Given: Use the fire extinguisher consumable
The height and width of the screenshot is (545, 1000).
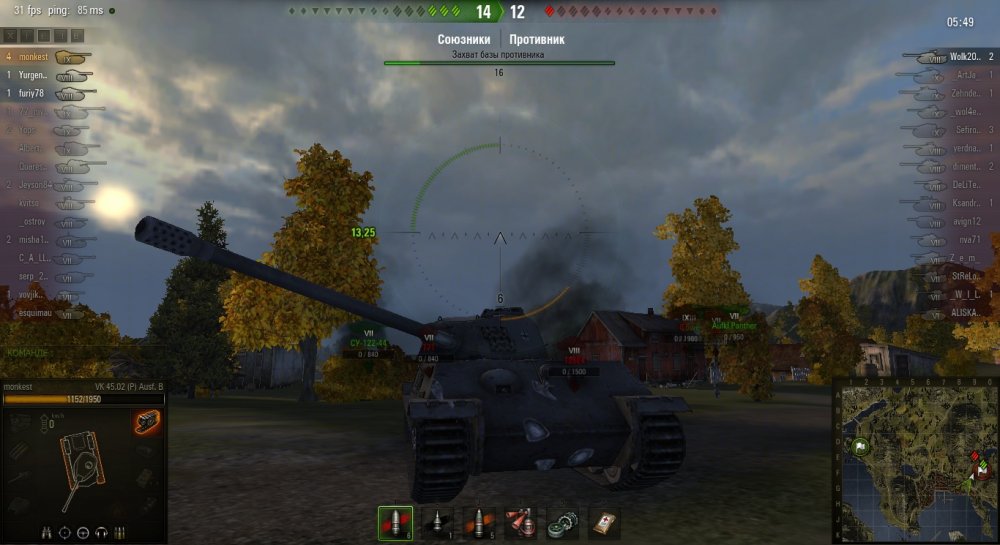Looking at the screenshot, I should click(x=521, y=523).
